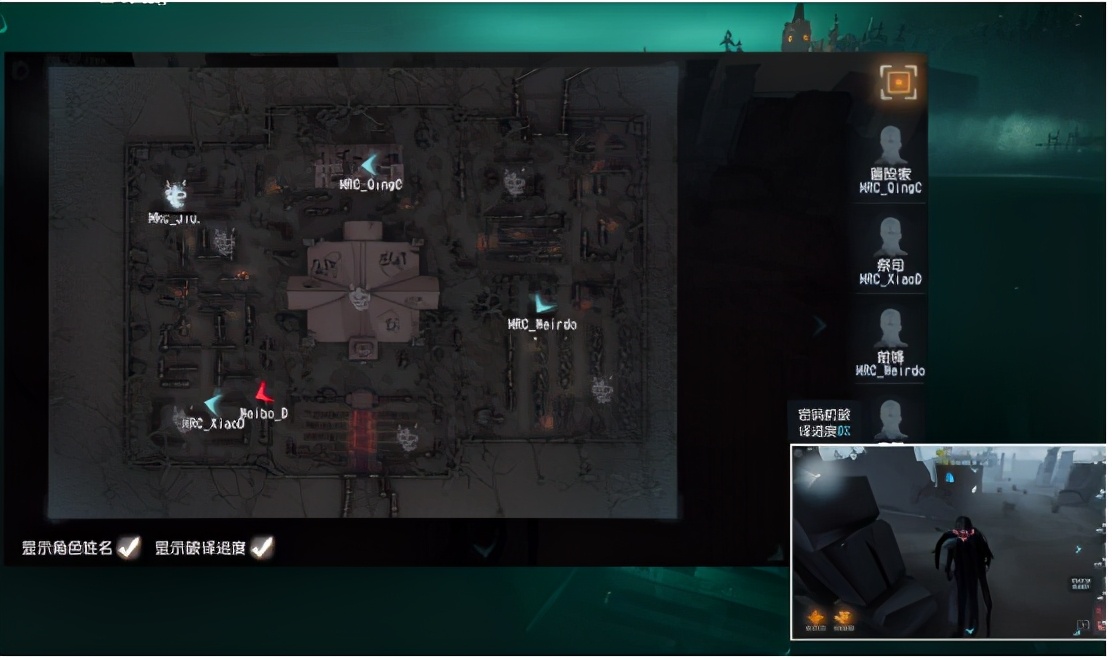Choose 前锋 MRC_Weirdo in the side list
The width and height of the screenshot is (1112, 660).
[x=890, y=343]
